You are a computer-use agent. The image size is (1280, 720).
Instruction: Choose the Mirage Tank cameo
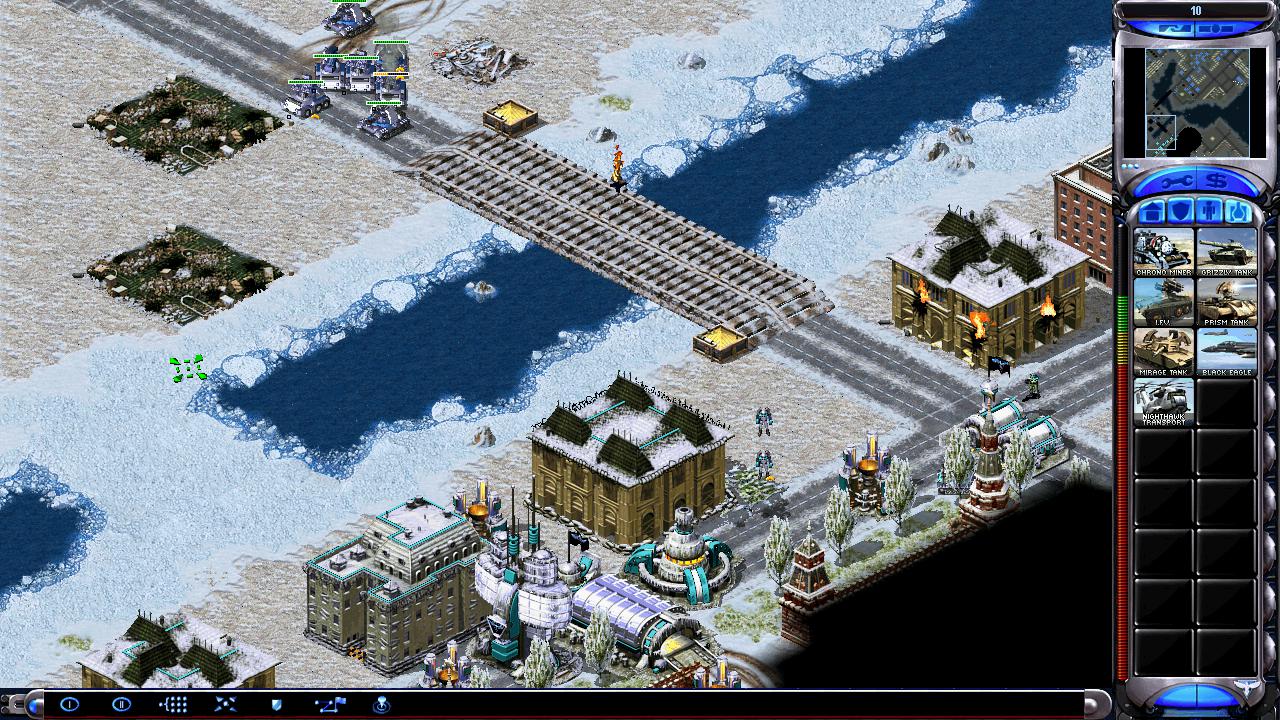[x=1164, y=352]
